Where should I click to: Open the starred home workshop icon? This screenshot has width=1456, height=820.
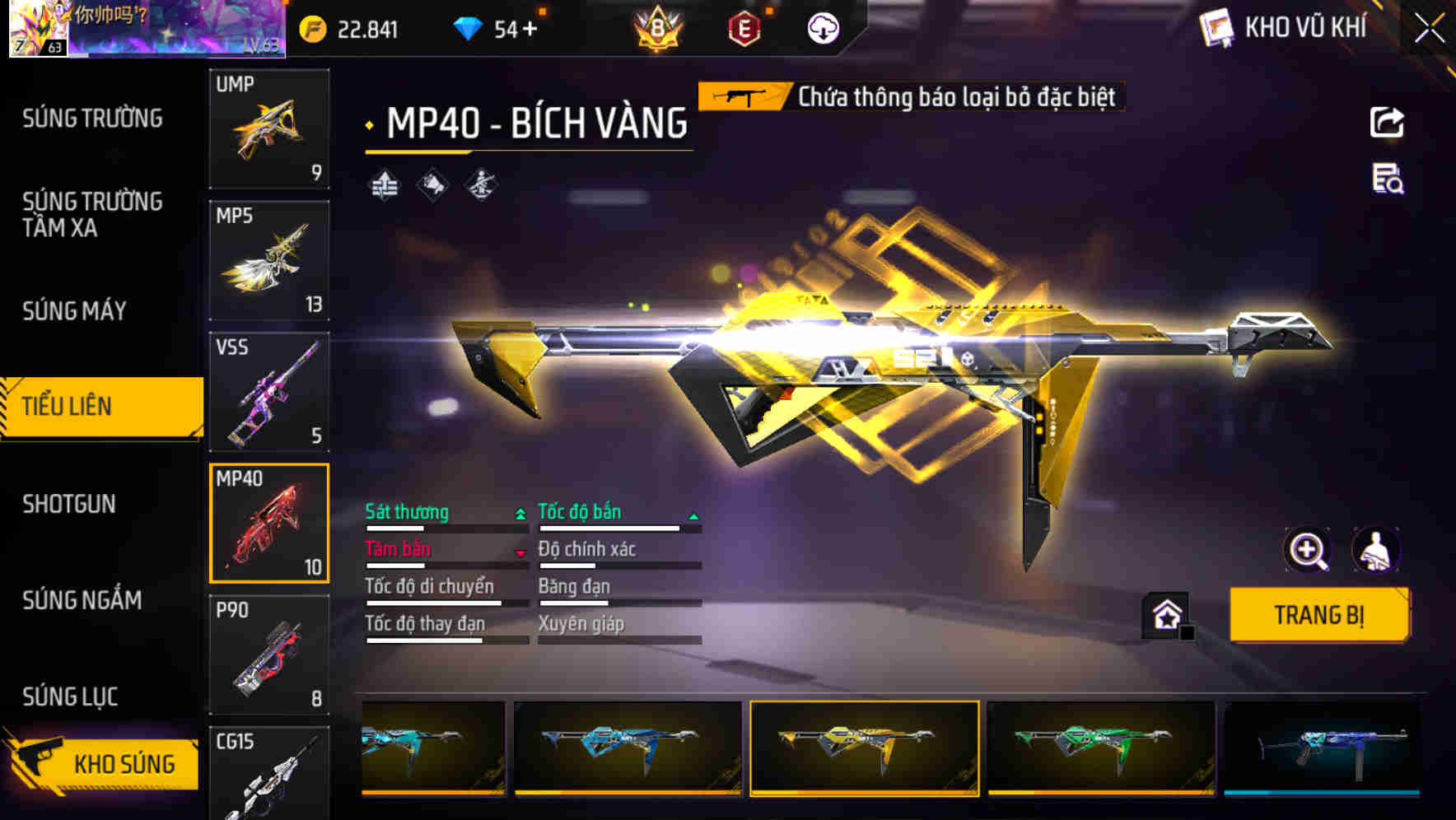click(1165, 614)
